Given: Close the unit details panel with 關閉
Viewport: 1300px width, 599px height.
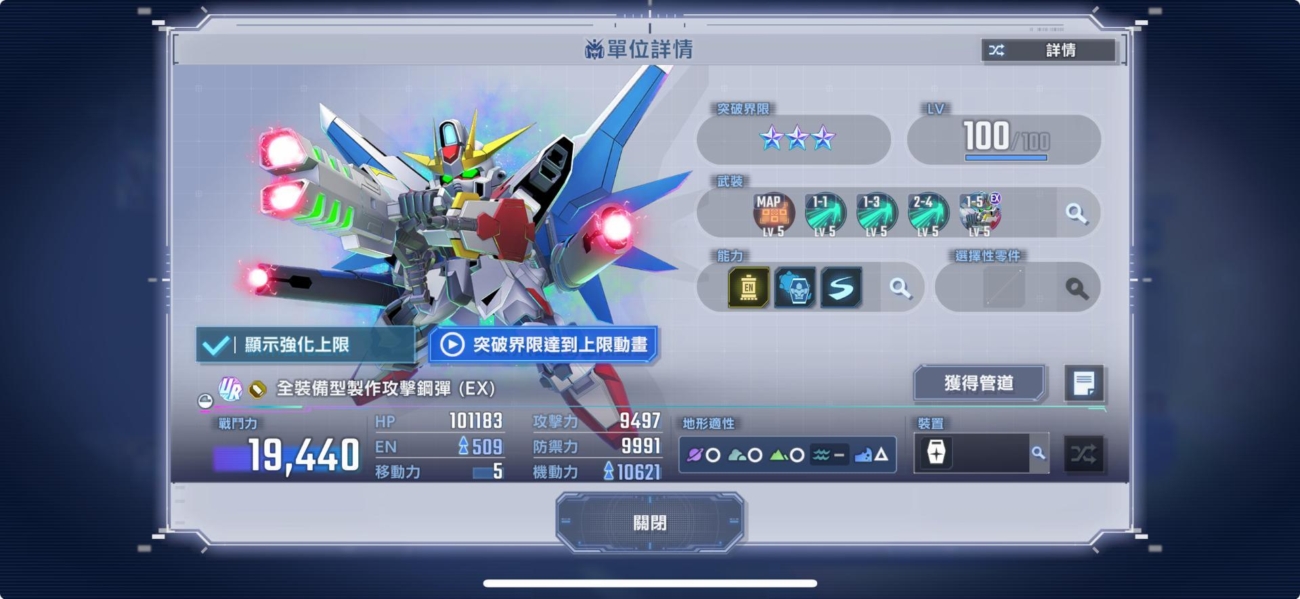Looking at the screenshot, I should point(650,522).
